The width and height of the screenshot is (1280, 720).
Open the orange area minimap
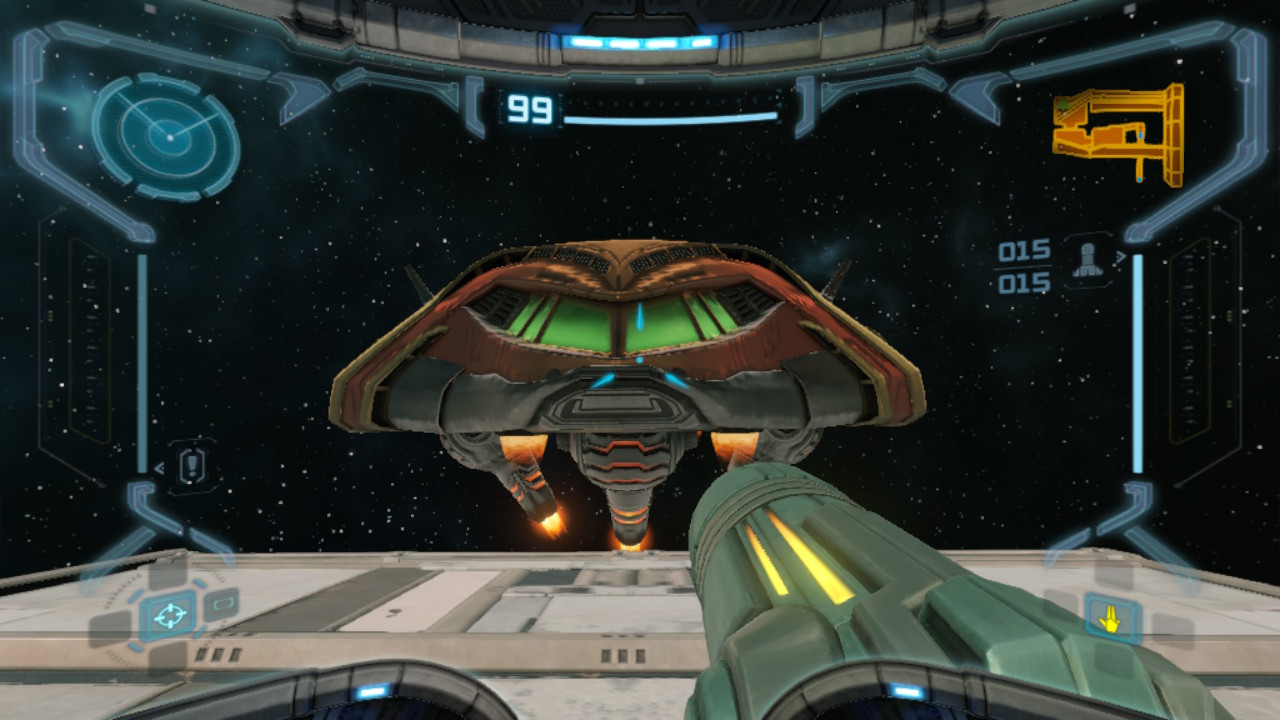[x=1118, y=133]
